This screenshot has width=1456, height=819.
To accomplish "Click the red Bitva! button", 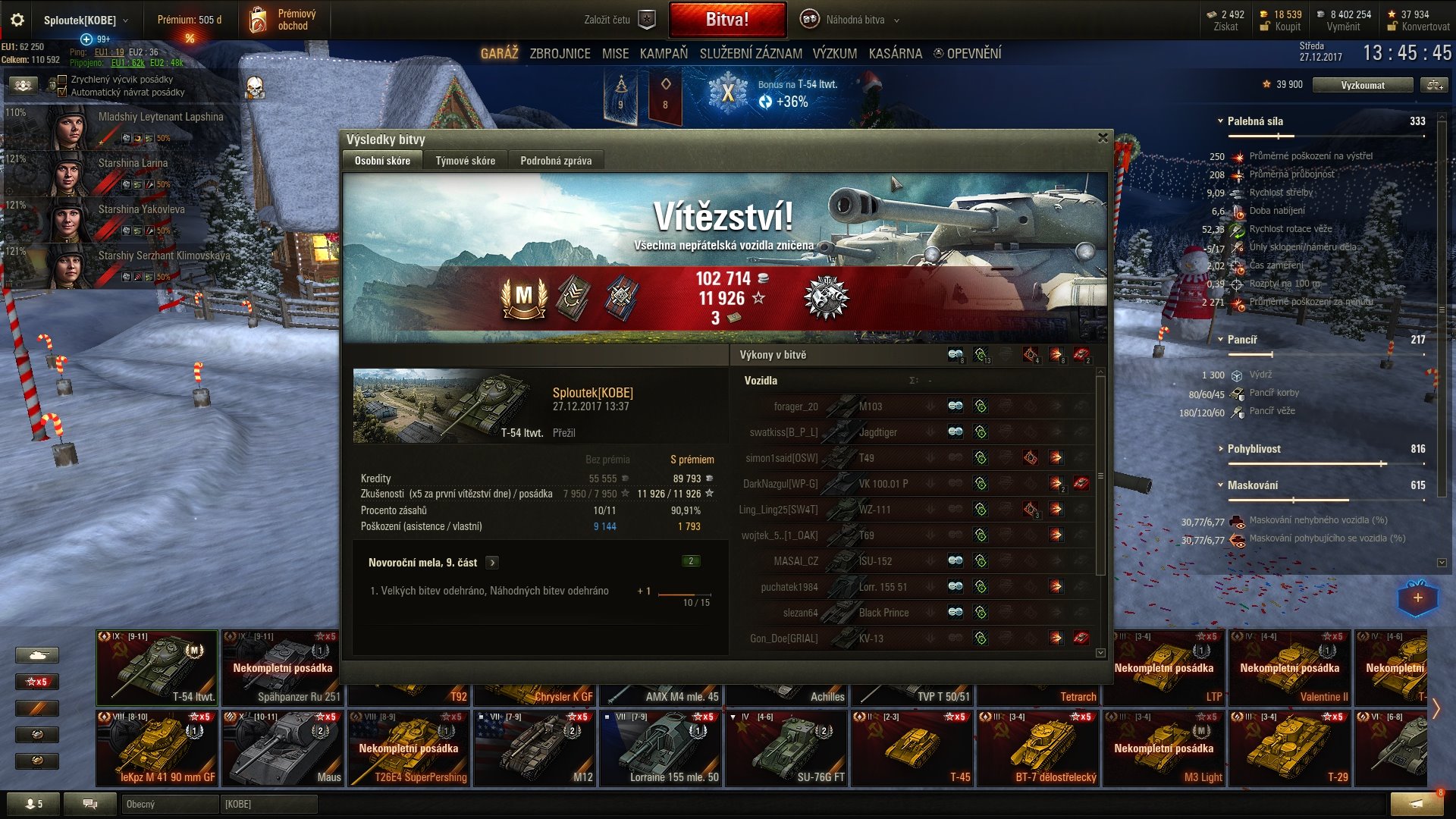I will click(x=726, y=19).
